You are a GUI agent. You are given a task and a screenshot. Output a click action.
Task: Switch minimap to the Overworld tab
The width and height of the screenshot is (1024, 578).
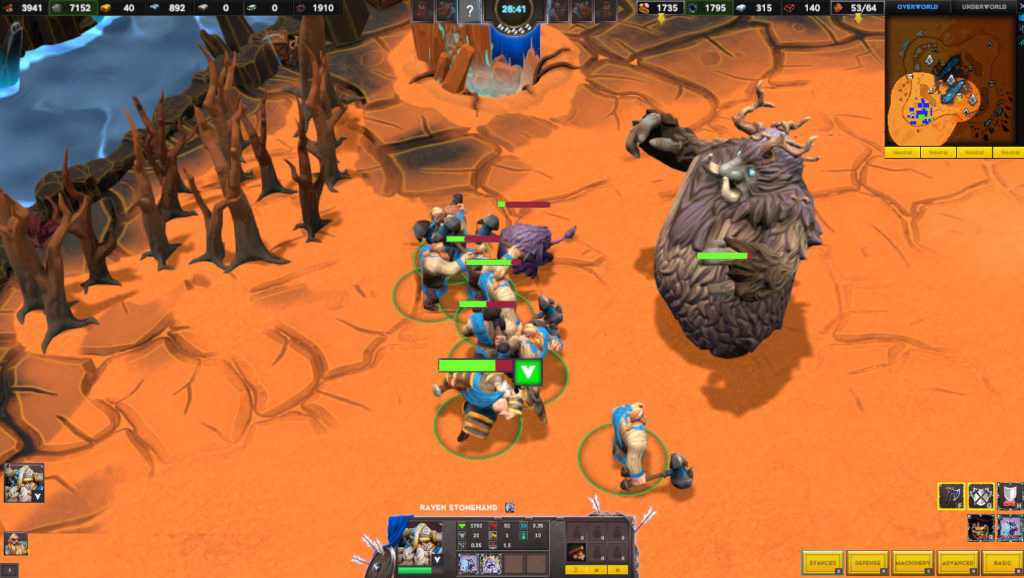(x=919, y=7)
